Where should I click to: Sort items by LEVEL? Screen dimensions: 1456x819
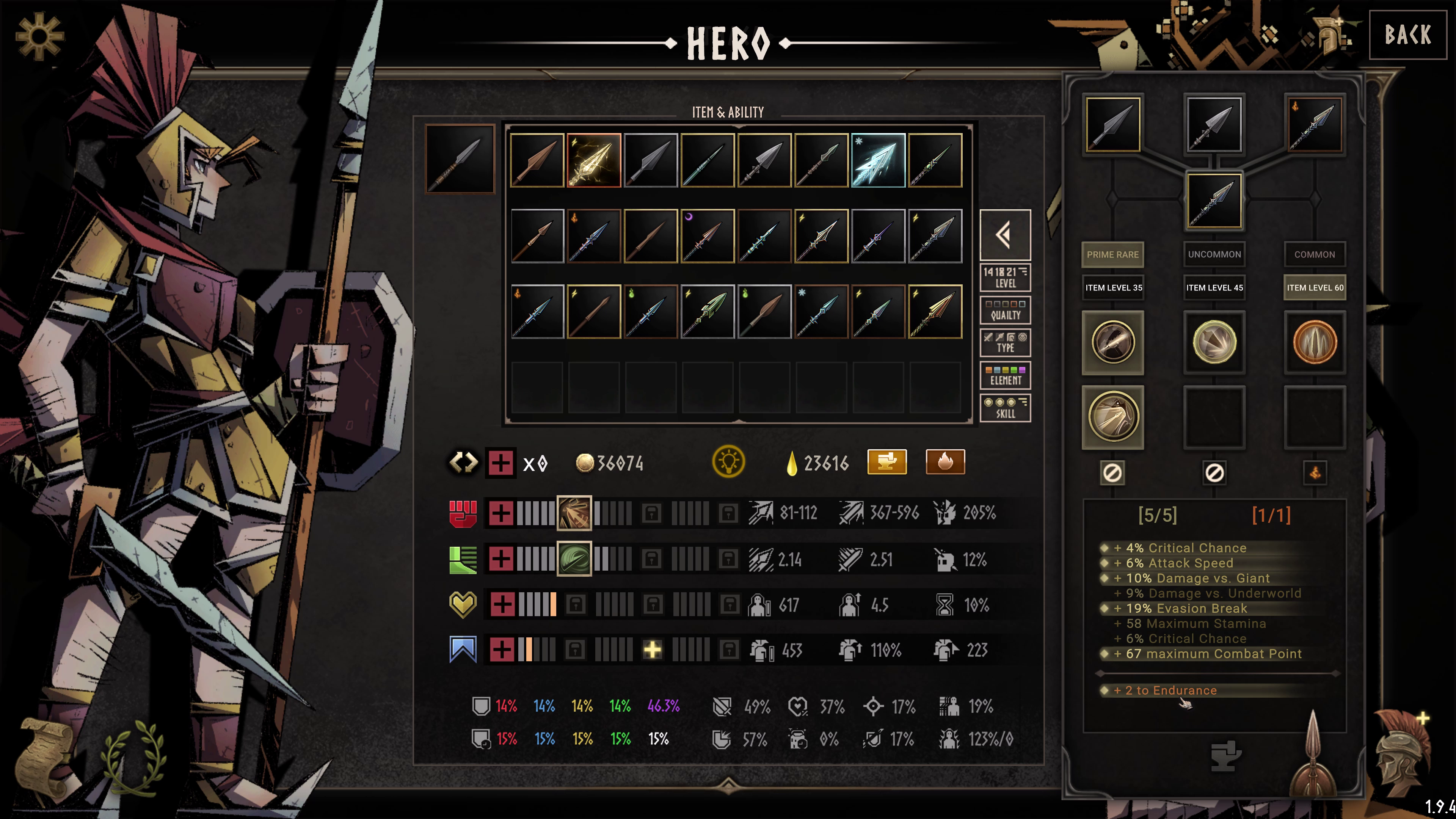click(x=1005, y=278)
